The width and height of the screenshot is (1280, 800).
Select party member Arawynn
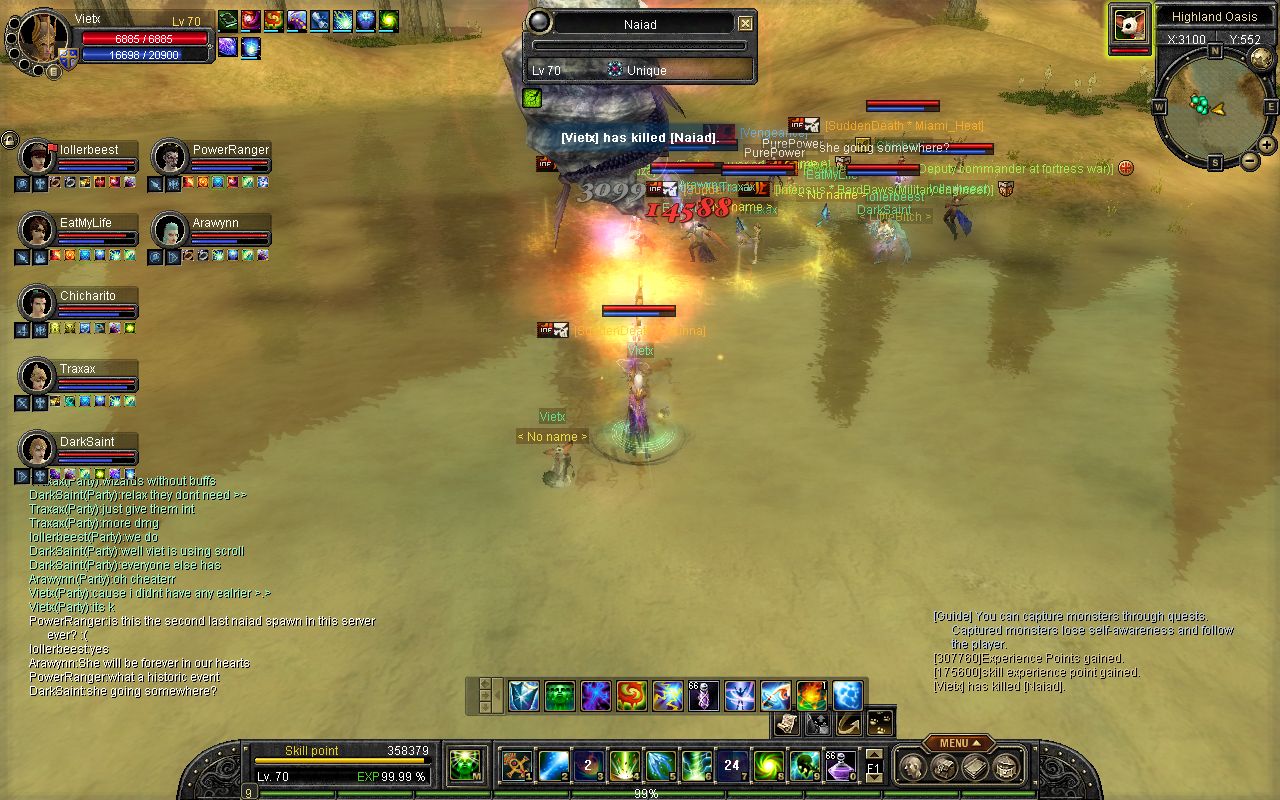pyautogui.click(x=171, y=230)
